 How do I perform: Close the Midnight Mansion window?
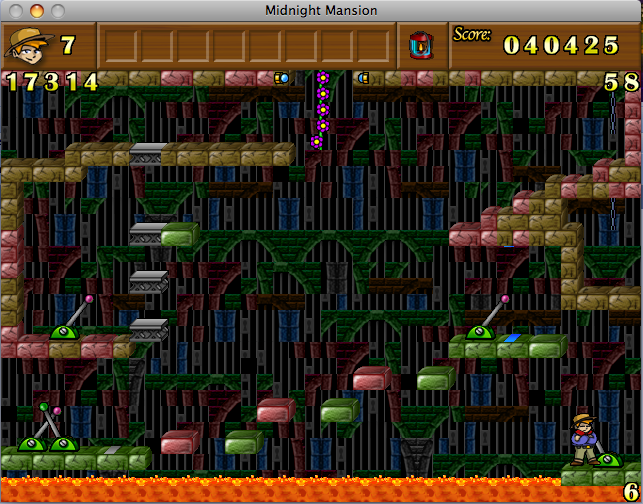(17, 11)
